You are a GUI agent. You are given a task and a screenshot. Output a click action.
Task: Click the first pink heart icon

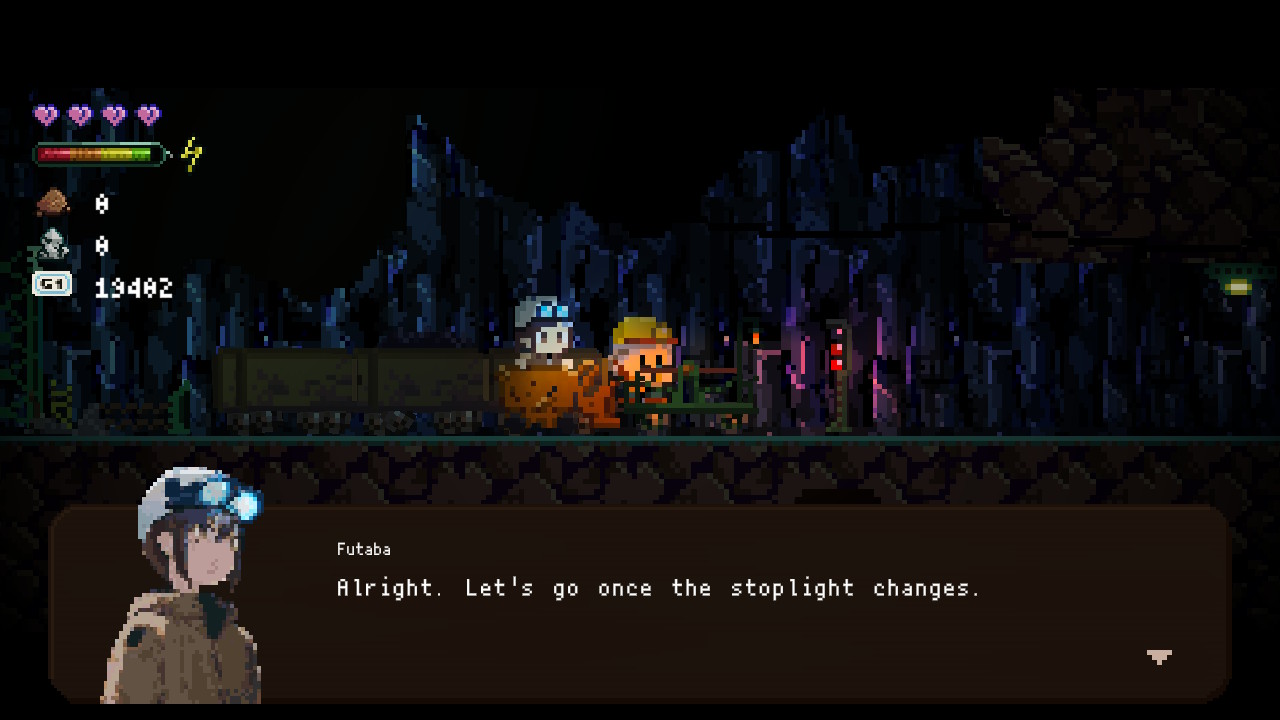coord(44,112)
